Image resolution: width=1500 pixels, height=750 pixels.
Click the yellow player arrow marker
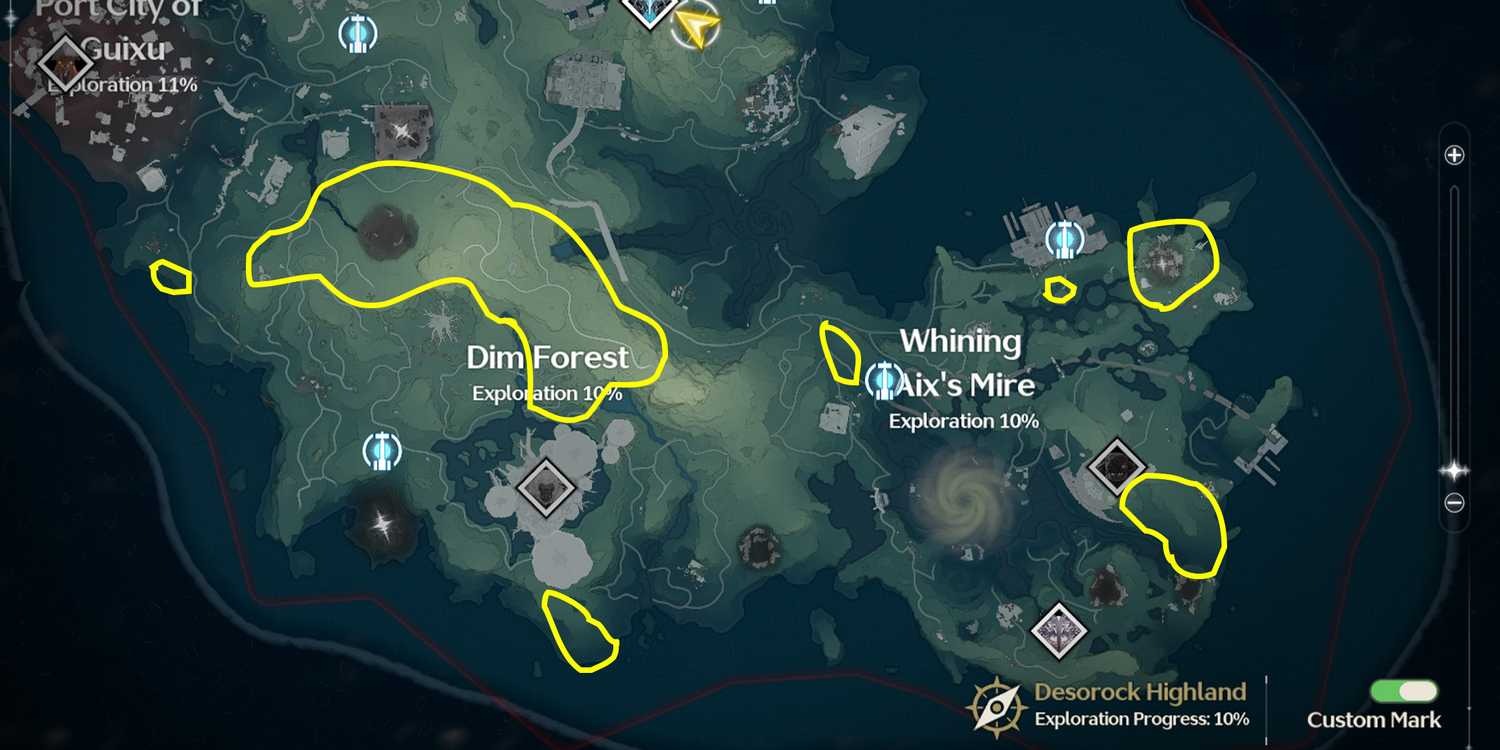click(x=697, y=27)
